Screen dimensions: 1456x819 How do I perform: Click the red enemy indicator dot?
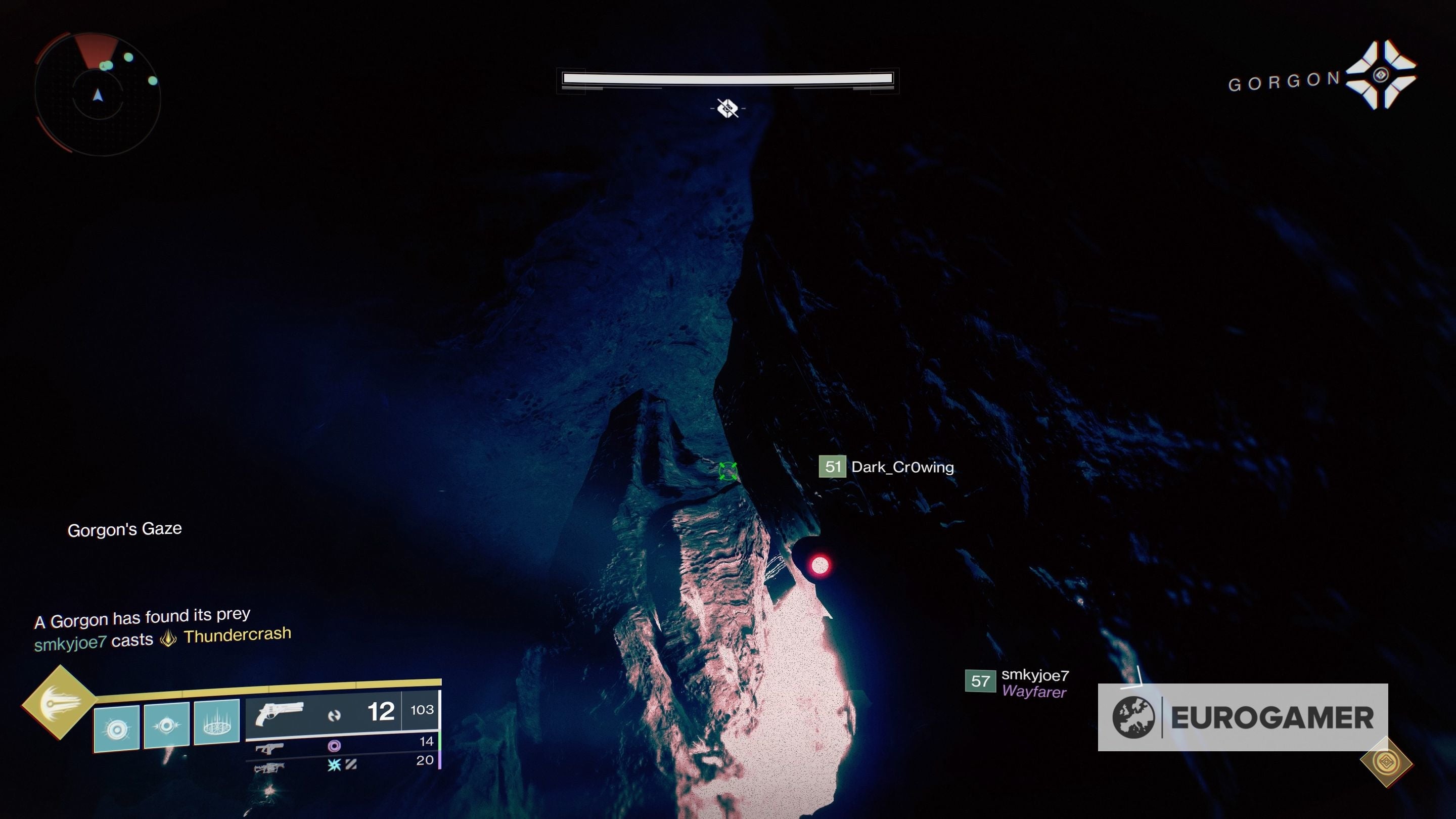coord(820,565)
